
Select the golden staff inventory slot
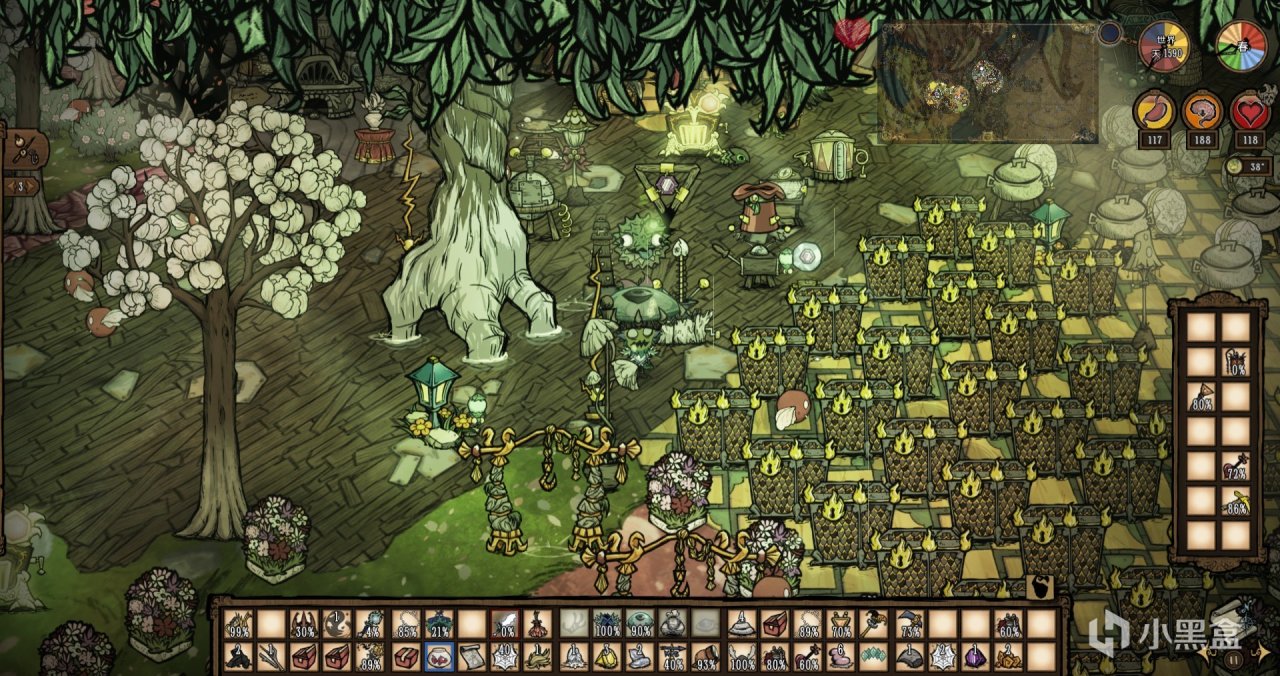(875, 624)
